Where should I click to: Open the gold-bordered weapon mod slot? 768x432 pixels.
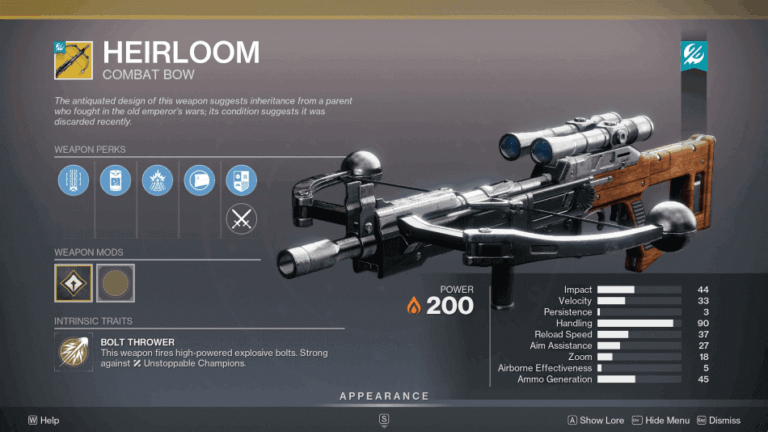(73, 282)
